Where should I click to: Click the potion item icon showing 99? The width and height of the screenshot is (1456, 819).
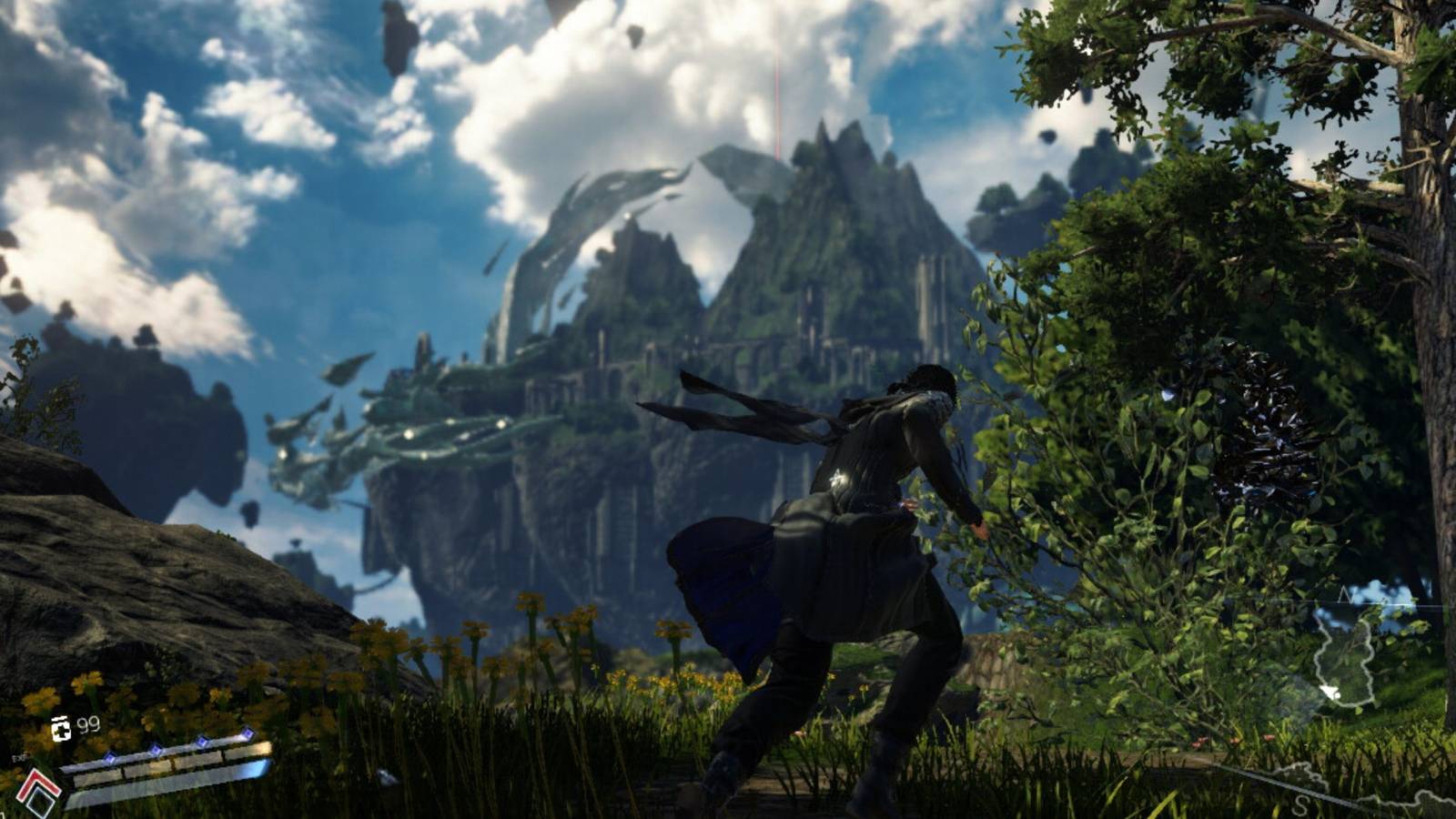click(62, 728)
